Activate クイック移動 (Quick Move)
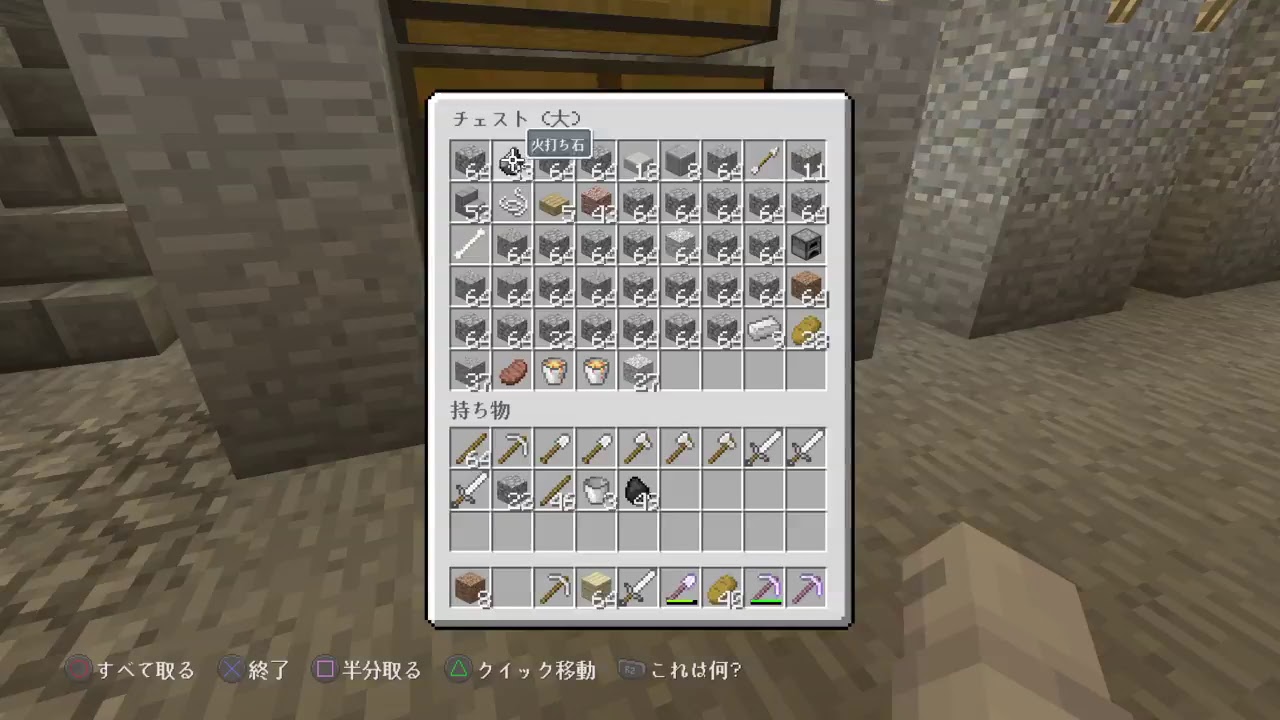This screenshot has width=1280, height=720. (x=525, y=670)
